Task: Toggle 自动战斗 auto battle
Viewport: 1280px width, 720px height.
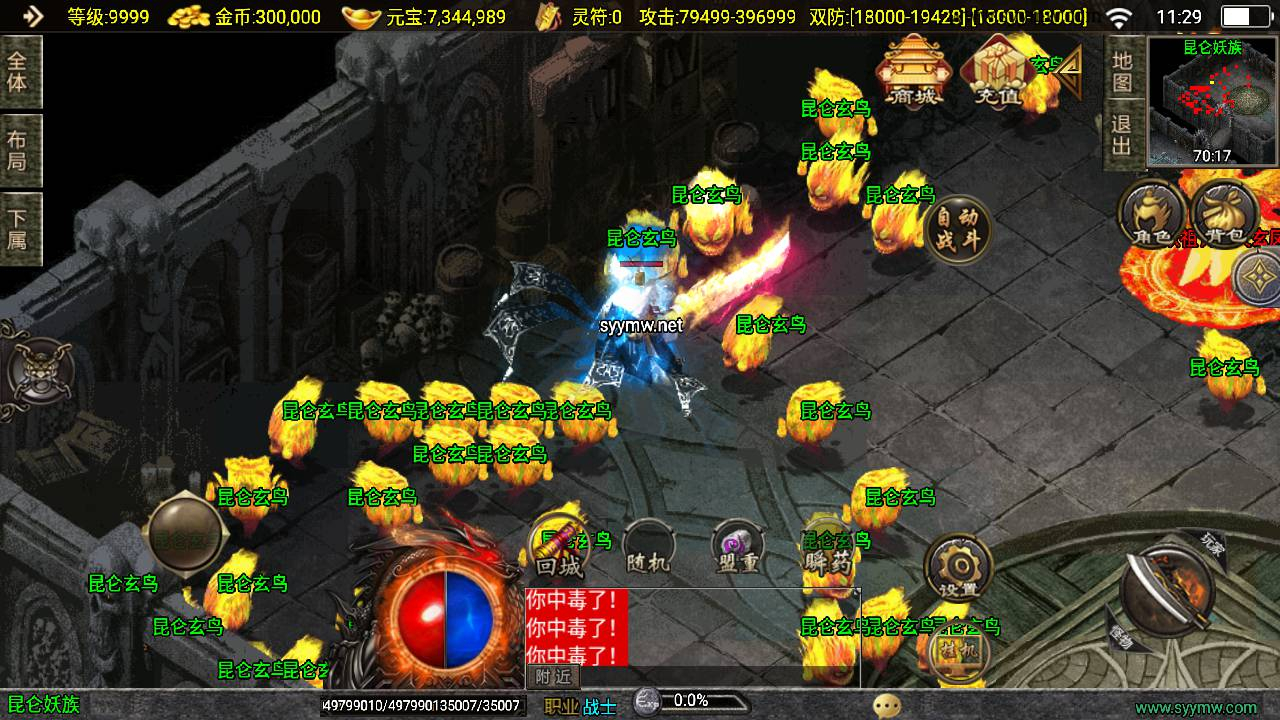Action: pos(957,229)
